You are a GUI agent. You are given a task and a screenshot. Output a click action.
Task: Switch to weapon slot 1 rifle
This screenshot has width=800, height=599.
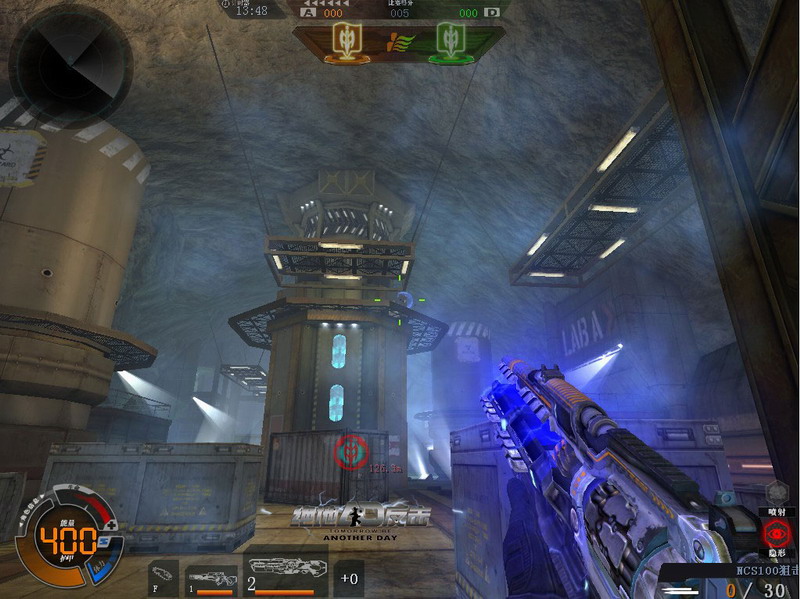tap(211, 579)
